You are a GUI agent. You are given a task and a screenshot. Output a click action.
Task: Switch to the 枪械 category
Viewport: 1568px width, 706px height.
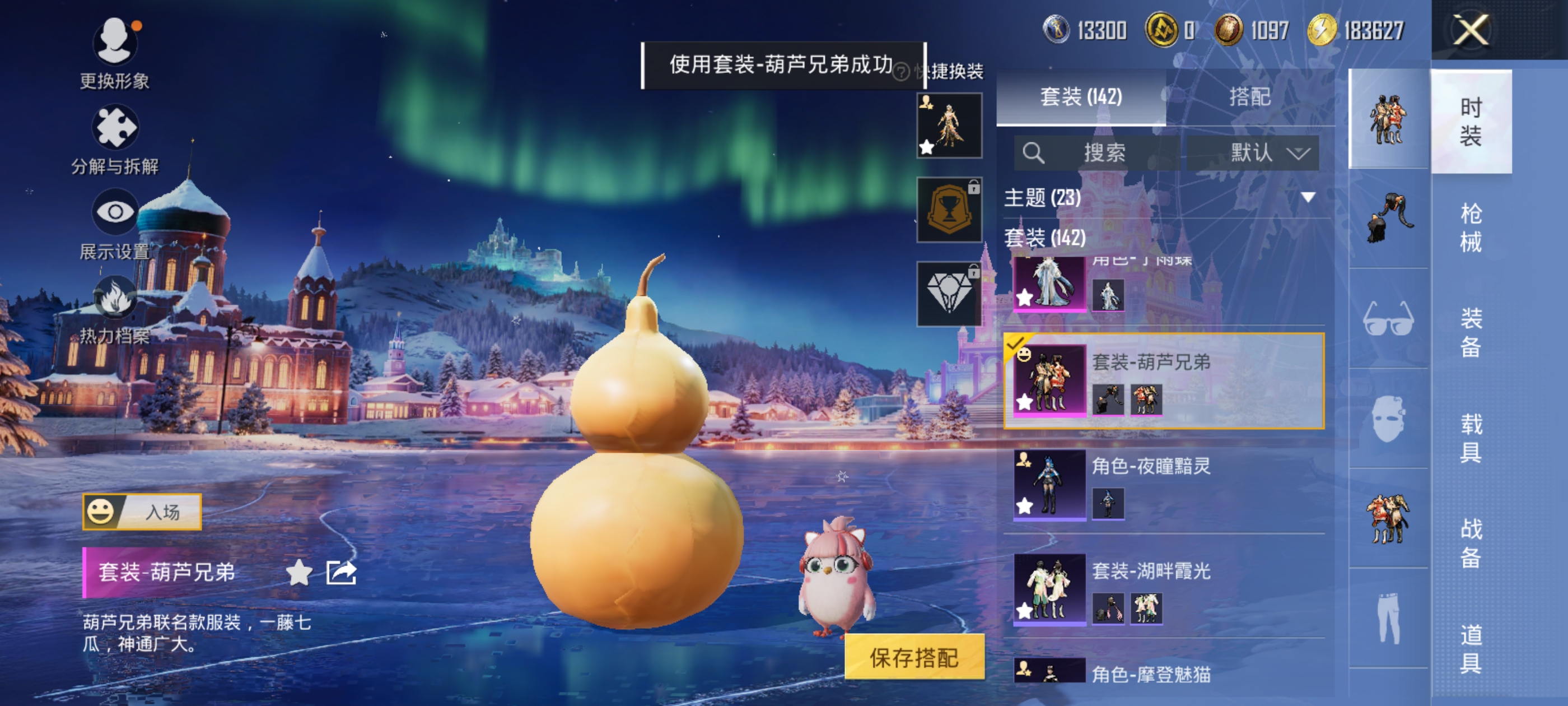[1471, 227]
